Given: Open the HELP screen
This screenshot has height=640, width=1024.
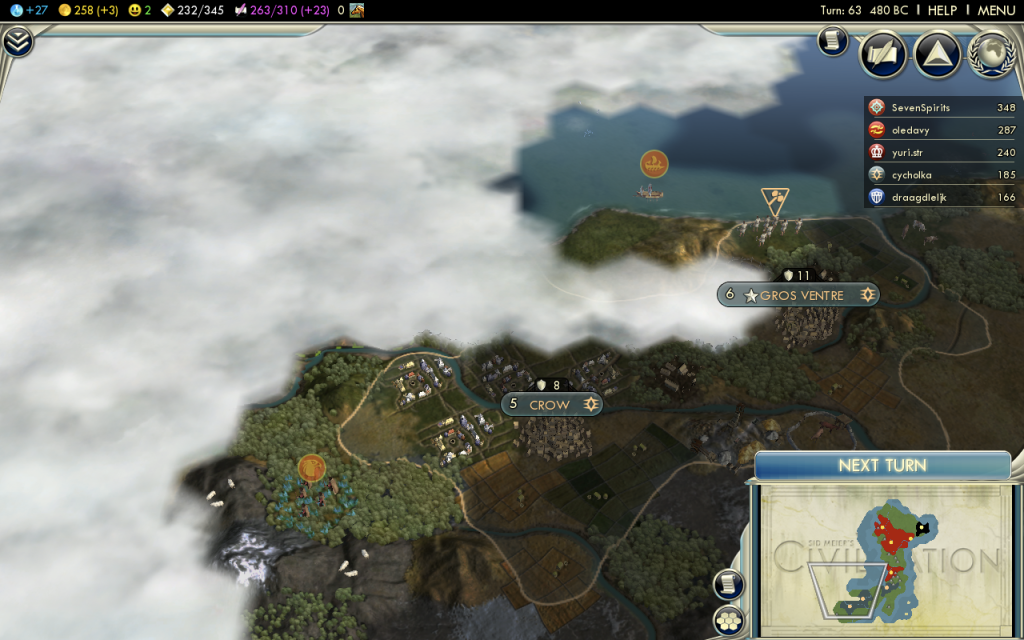Looking at the screenshot, I should [x=942, y=10].
